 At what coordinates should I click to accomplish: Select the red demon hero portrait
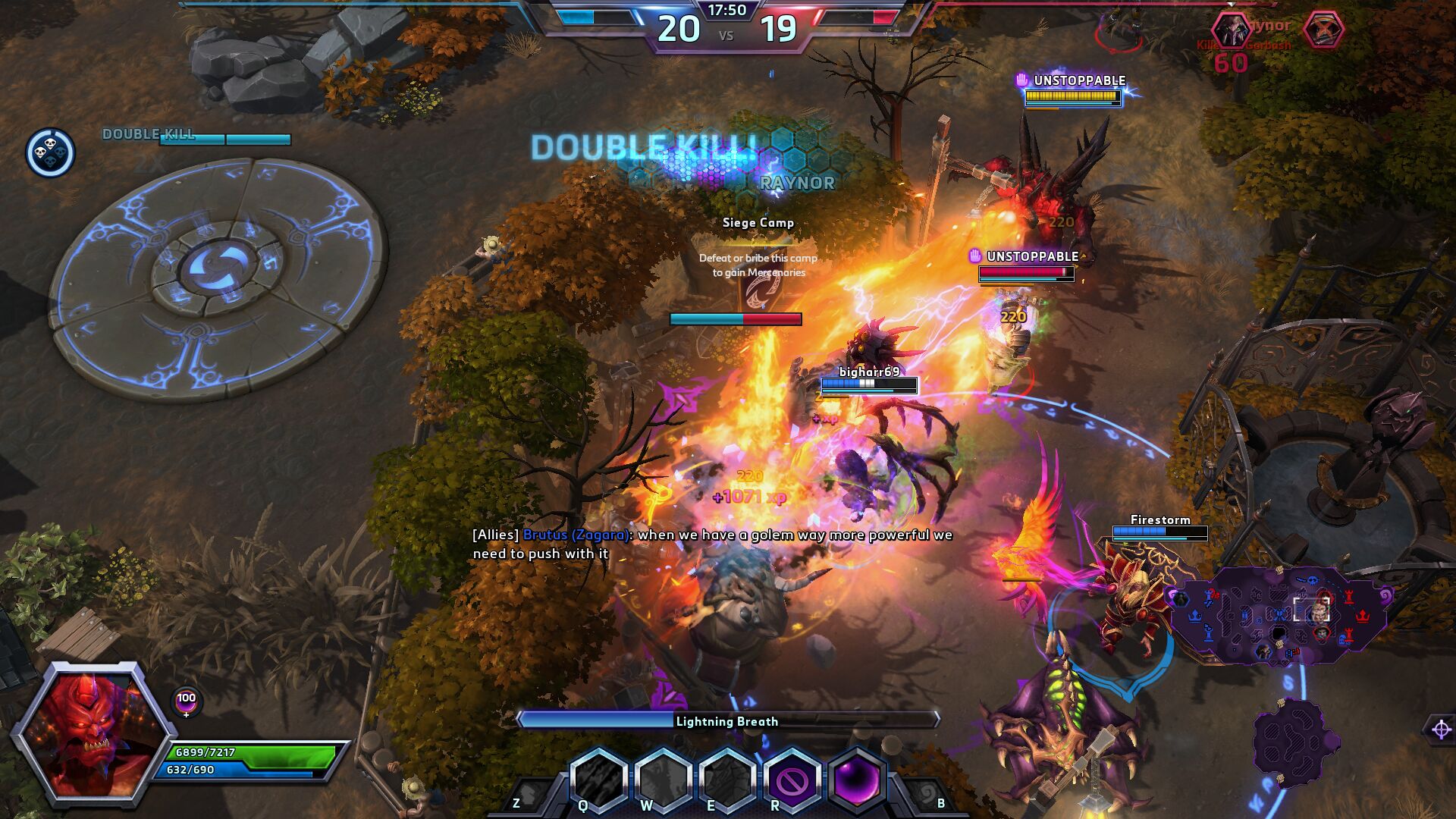(91, 731)
